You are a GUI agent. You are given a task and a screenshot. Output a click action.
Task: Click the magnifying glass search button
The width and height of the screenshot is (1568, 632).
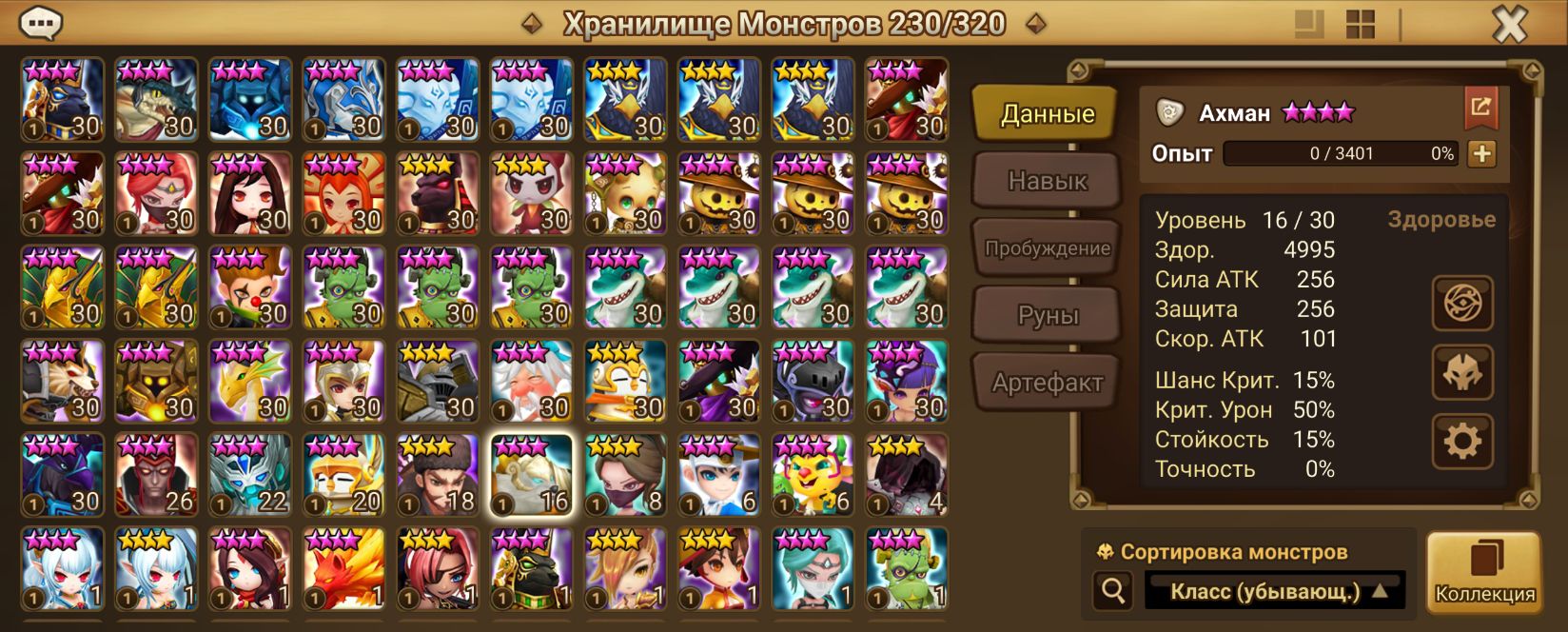(x=1112, y=591)
